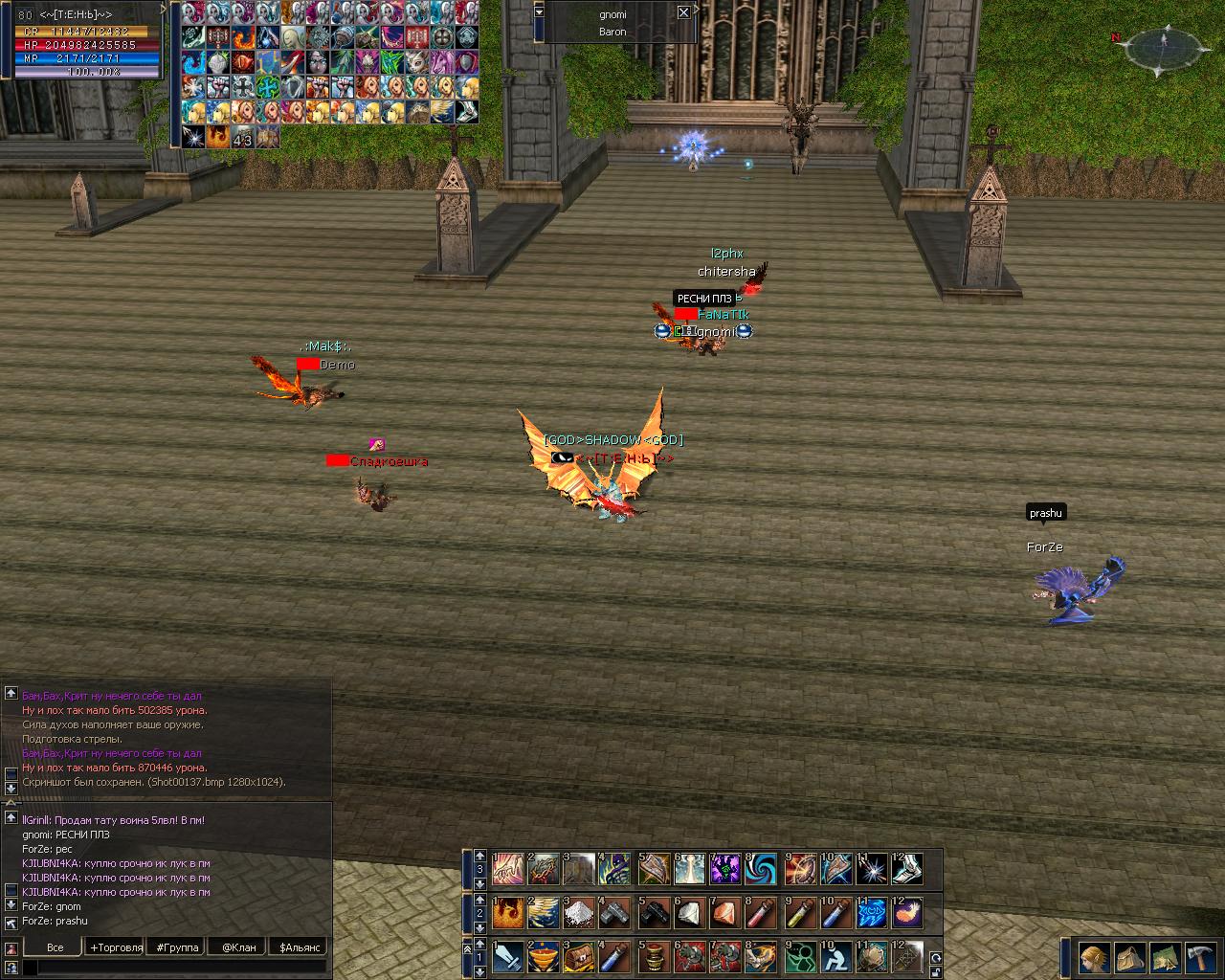Switch to the $Альянс chat tab
Viewport: 1225px width, 980px height.
click(298, 947)
